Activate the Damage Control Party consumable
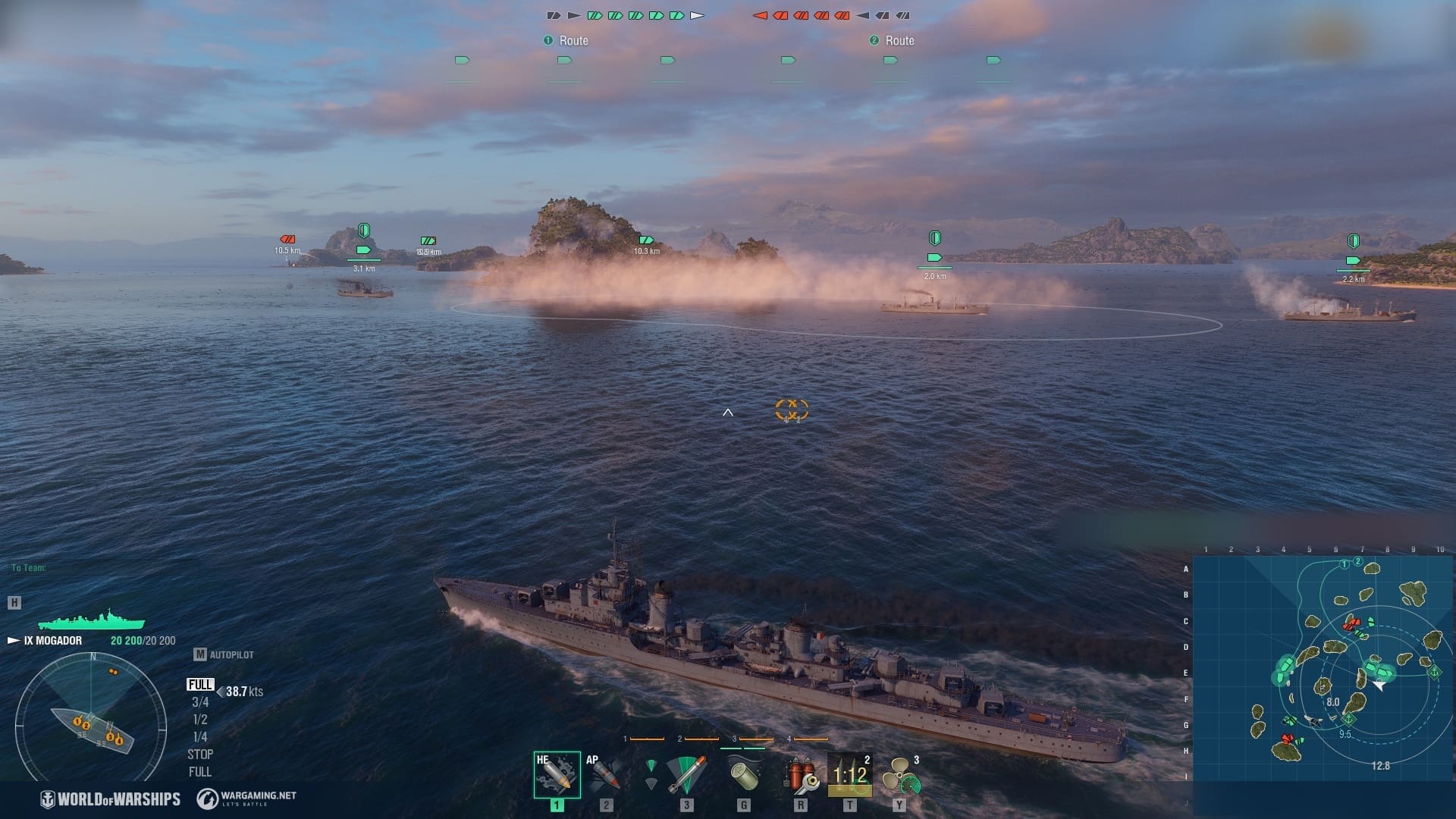 800,774
